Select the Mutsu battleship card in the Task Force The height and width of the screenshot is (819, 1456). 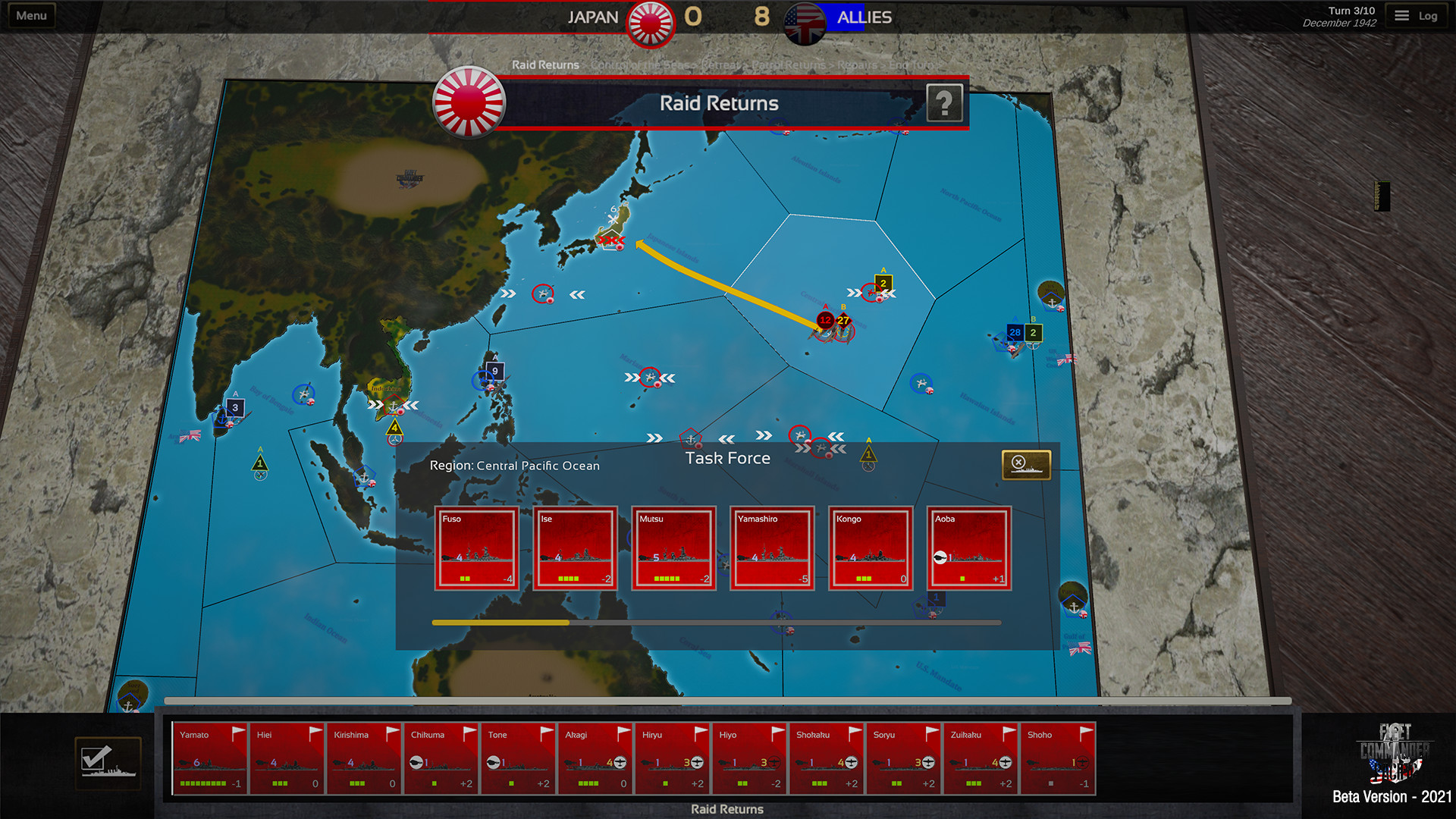pyautogui.click(x=673, y=549)
